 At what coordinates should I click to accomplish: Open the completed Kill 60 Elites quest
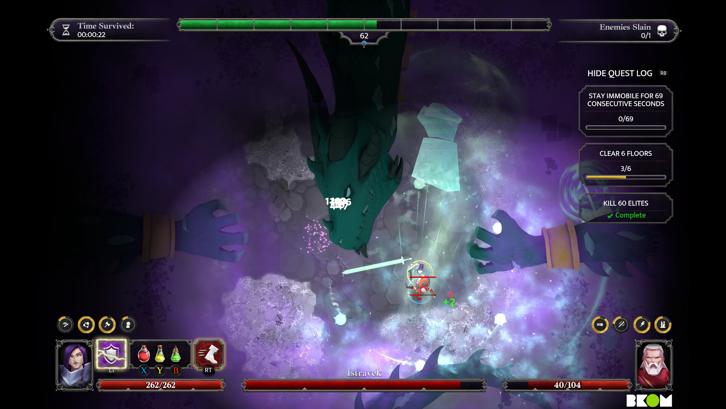click(x=626, y=209)
